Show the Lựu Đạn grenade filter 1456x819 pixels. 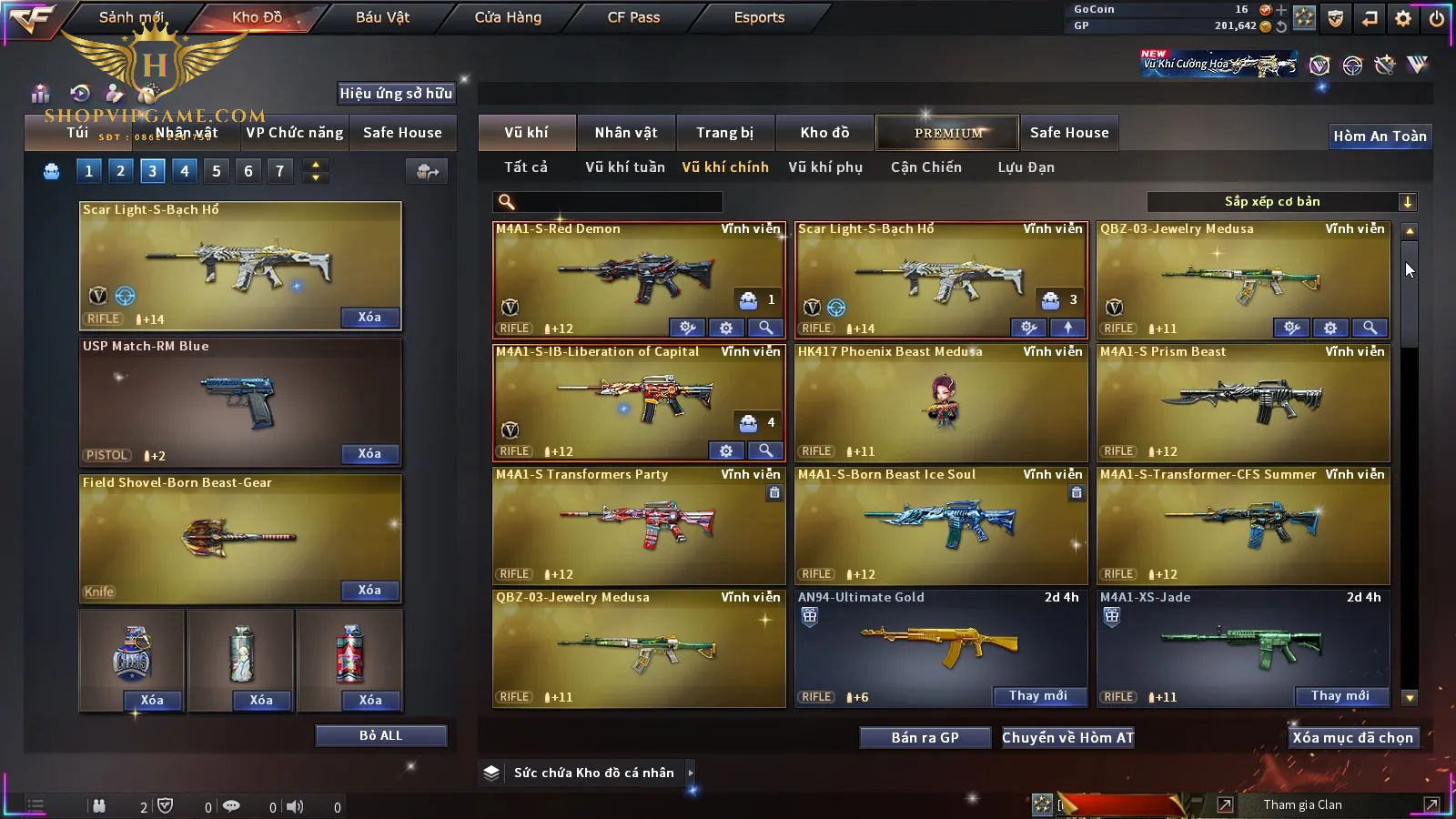(x=1026, y=167)
